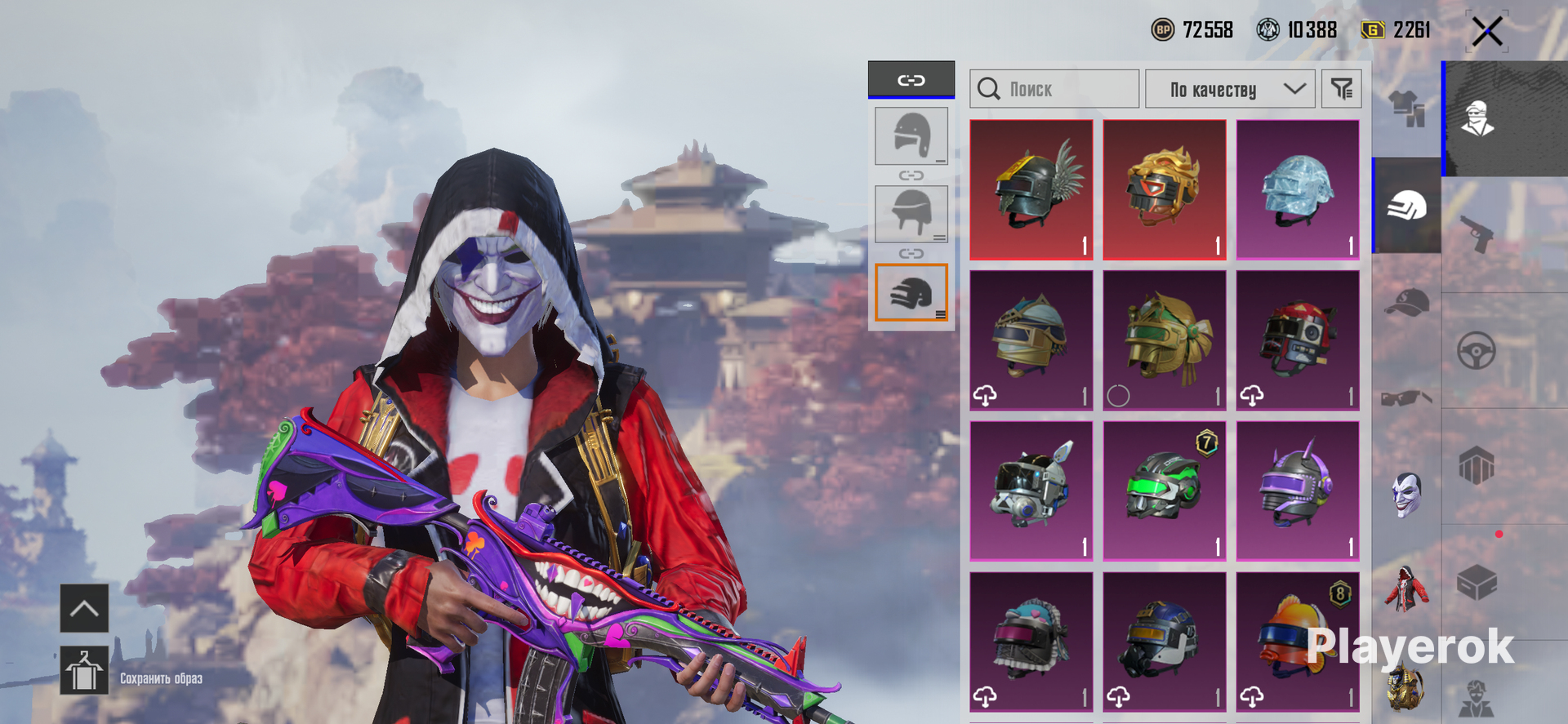
Task: Close the inventory screen with the X
Action: 1486,33
